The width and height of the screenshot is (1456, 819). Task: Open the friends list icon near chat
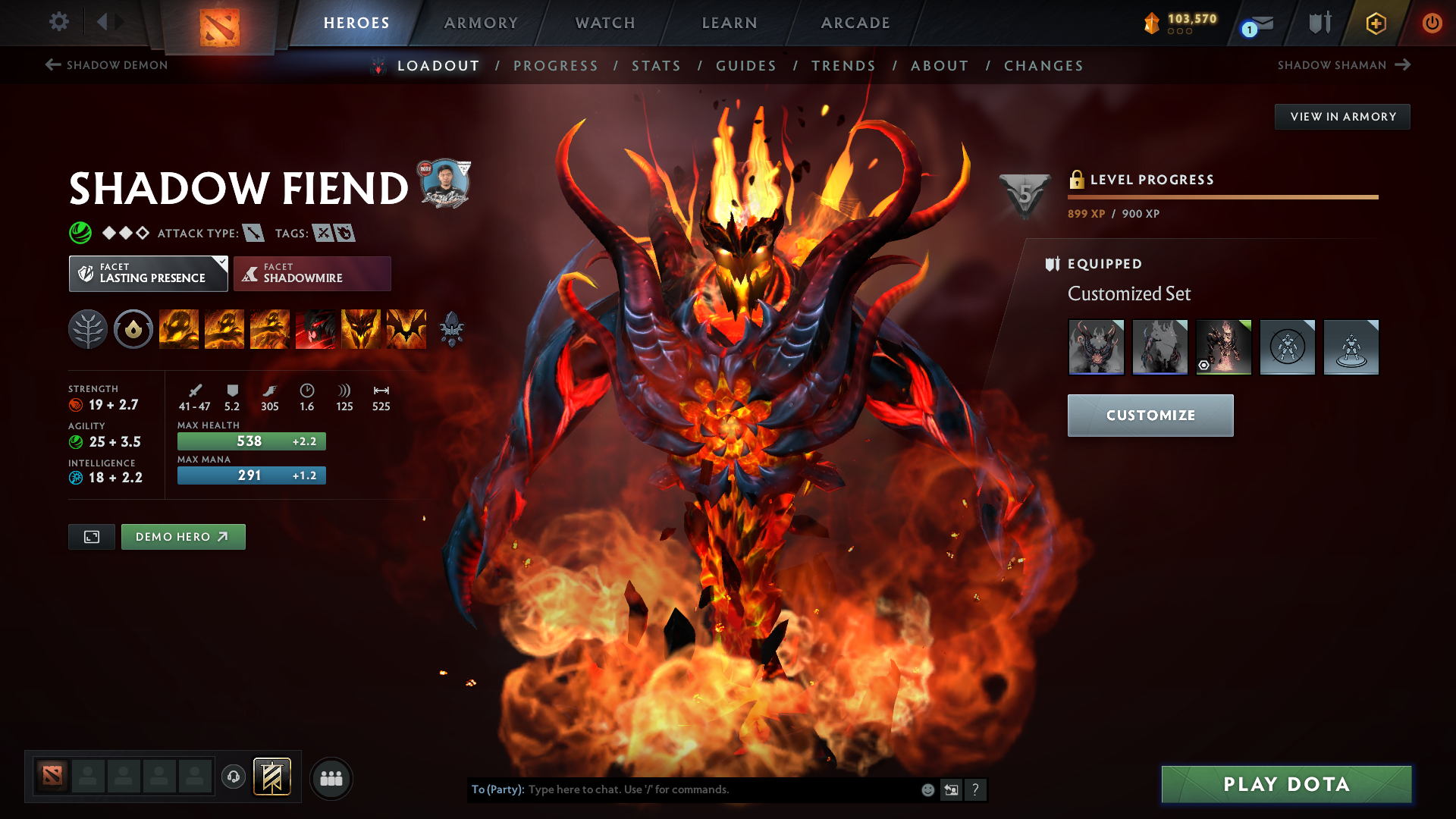coord(331,778)
